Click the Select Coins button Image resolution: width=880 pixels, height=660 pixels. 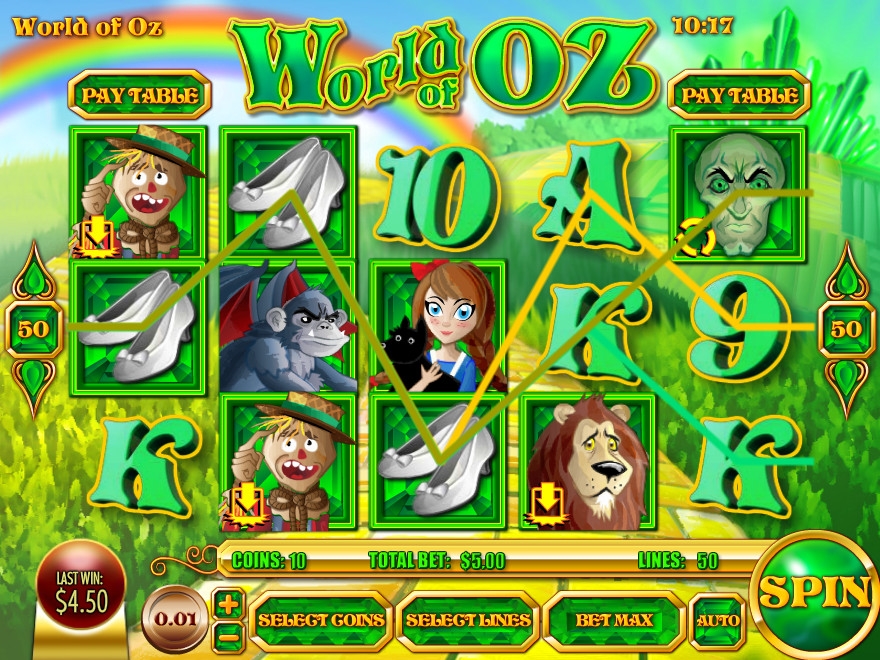click(321, 620)
